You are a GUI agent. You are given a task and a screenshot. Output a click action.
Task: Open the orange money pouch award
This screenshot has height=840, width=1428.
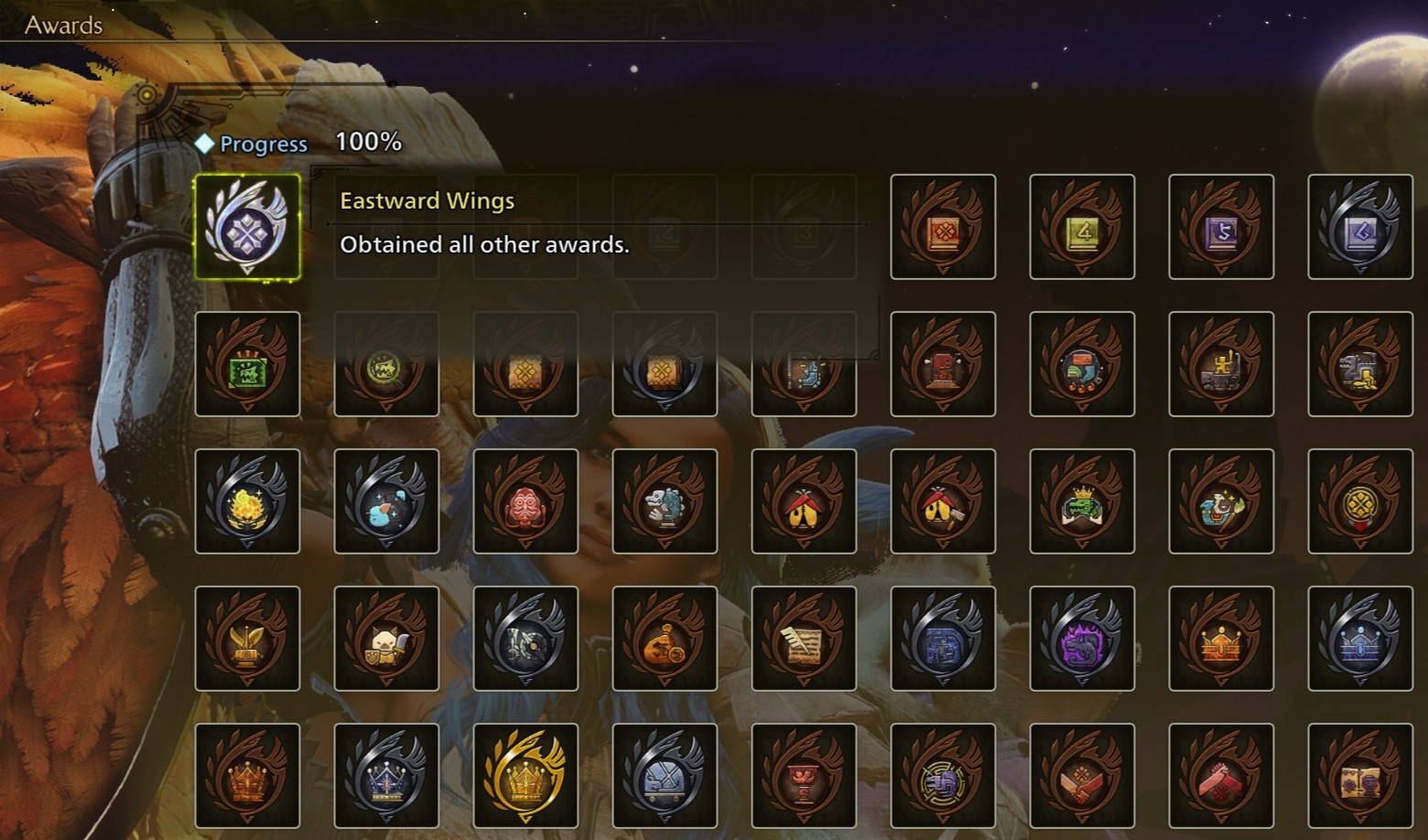point(665,639)
